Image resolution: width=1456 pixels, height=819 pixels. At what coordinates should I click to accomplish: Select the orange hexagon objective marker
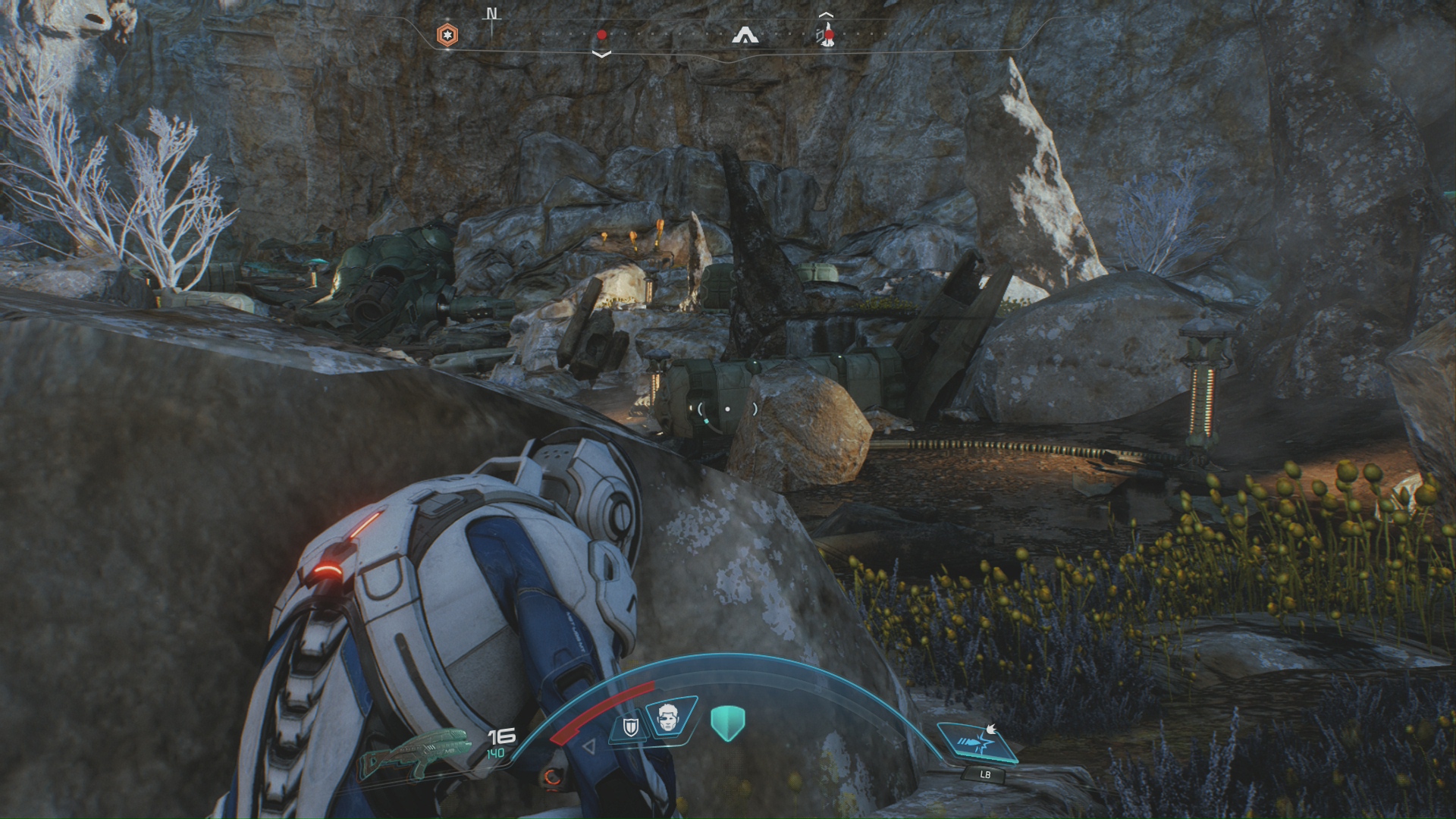(447, 35)
